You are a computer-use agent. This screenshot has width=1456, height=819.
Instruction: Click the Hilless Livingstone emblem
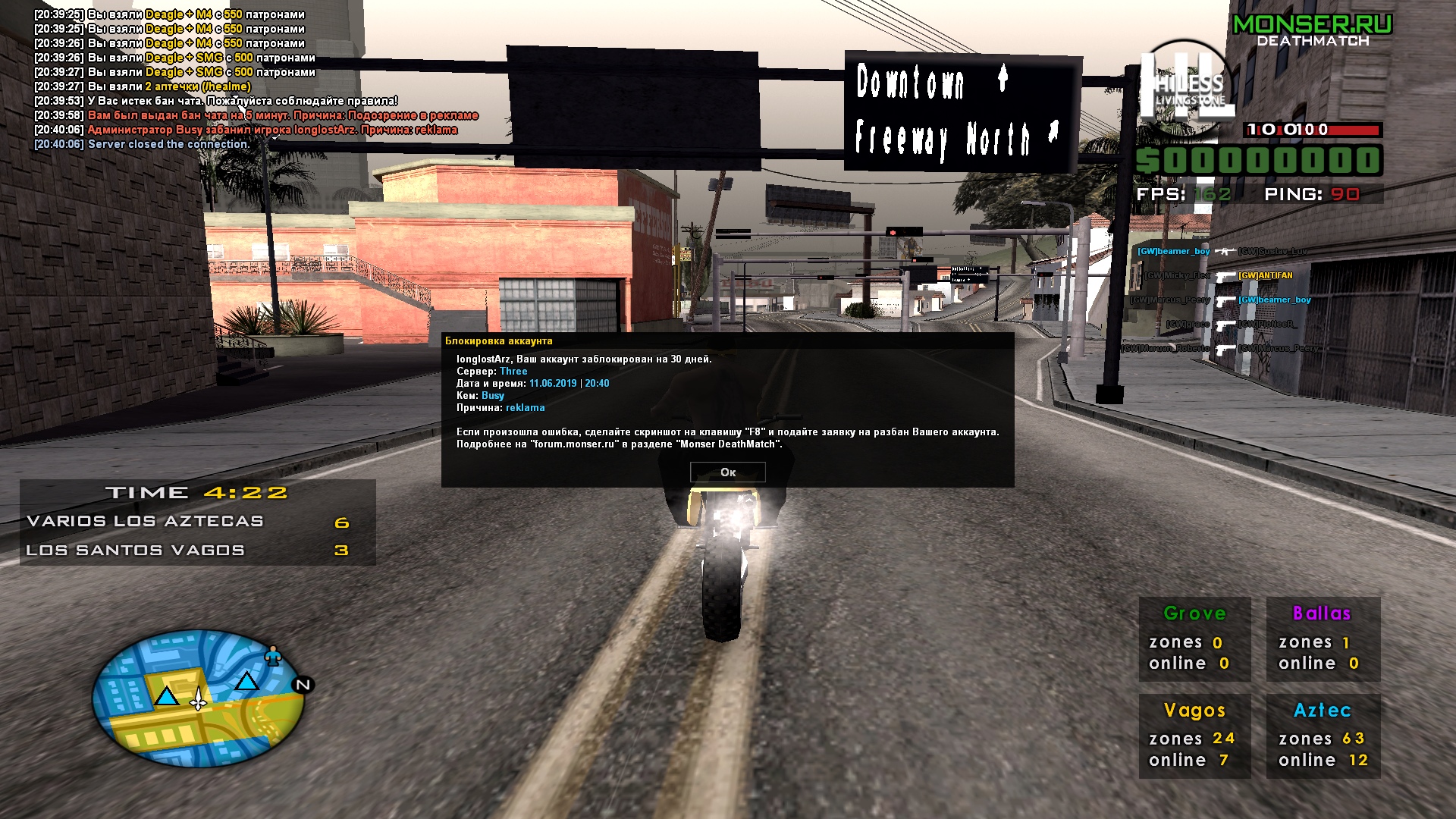pos(1183,86)
